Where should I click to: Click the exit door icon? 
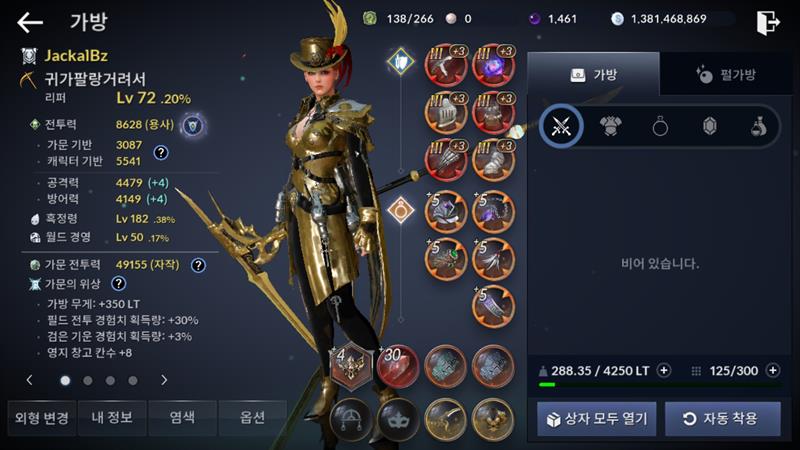(768, 22)
